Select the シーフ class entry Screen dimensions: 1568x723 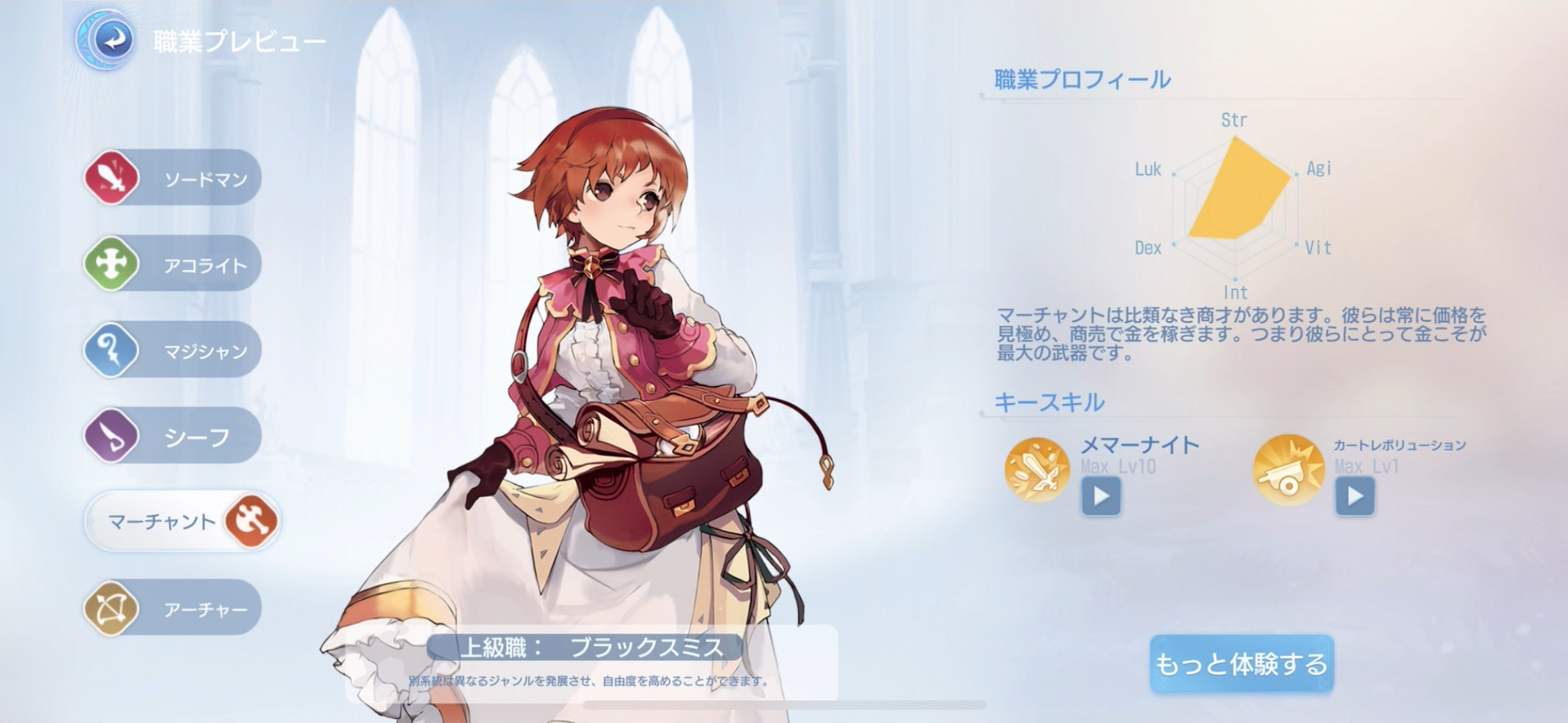[188, 436]
